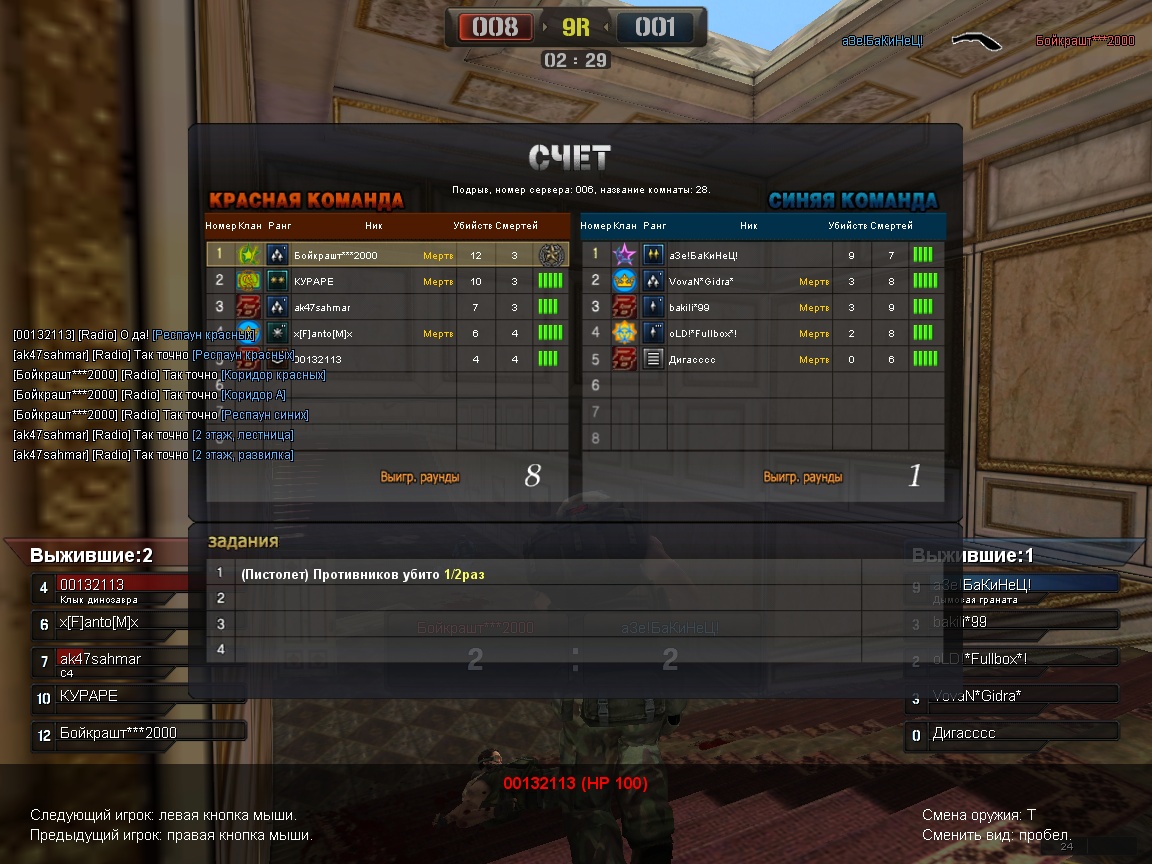This screenshot has width=1152, height=864.
Task: Open the pistol kills mission in задания list
Action: 362,575
